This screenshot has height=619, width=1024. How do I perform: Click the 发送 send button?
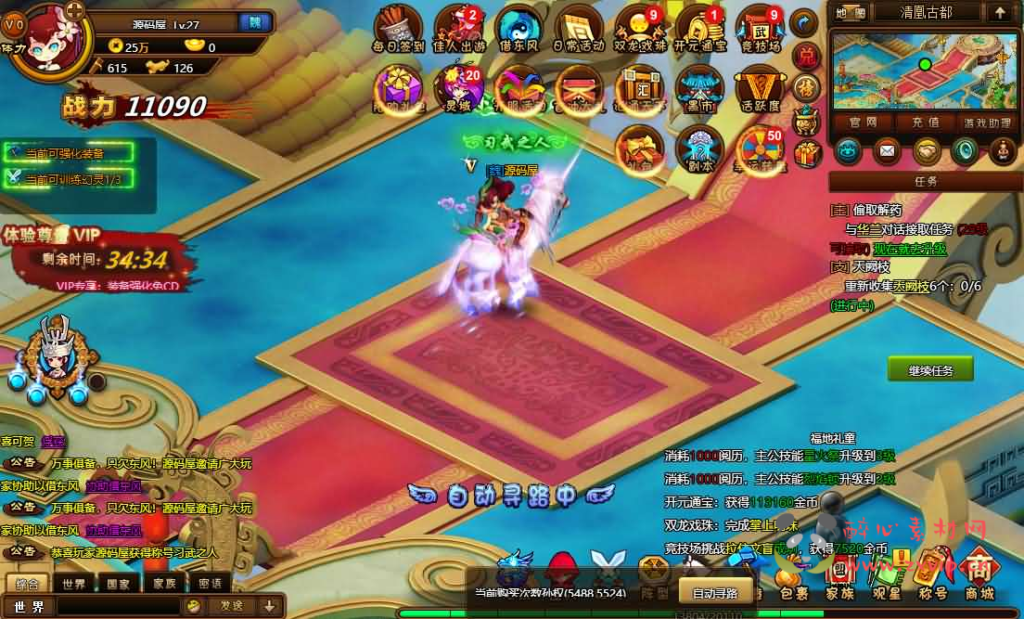tap(231, 605)
